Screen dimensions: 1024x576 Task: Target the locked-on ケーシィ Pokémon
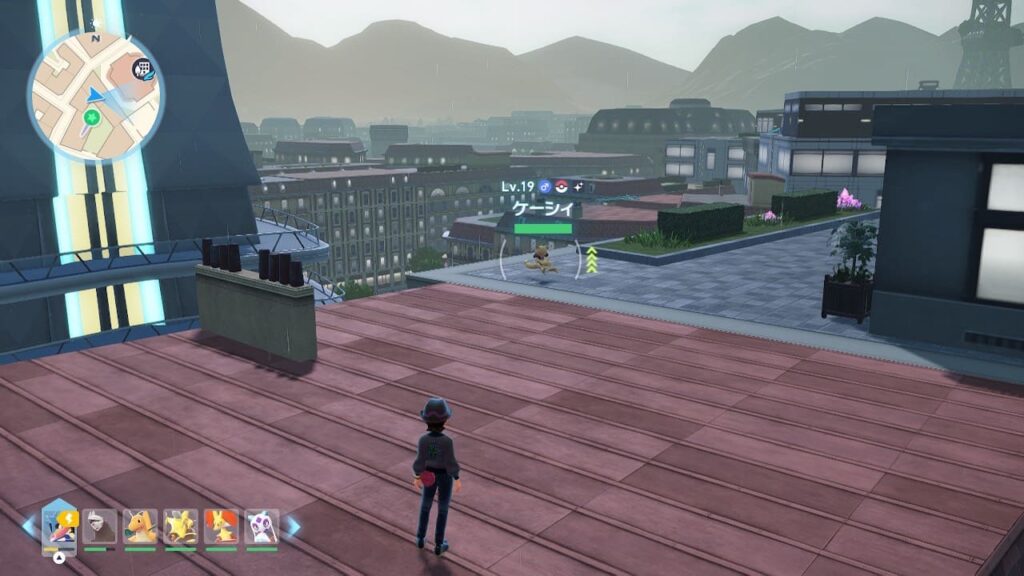pos(543,261)
